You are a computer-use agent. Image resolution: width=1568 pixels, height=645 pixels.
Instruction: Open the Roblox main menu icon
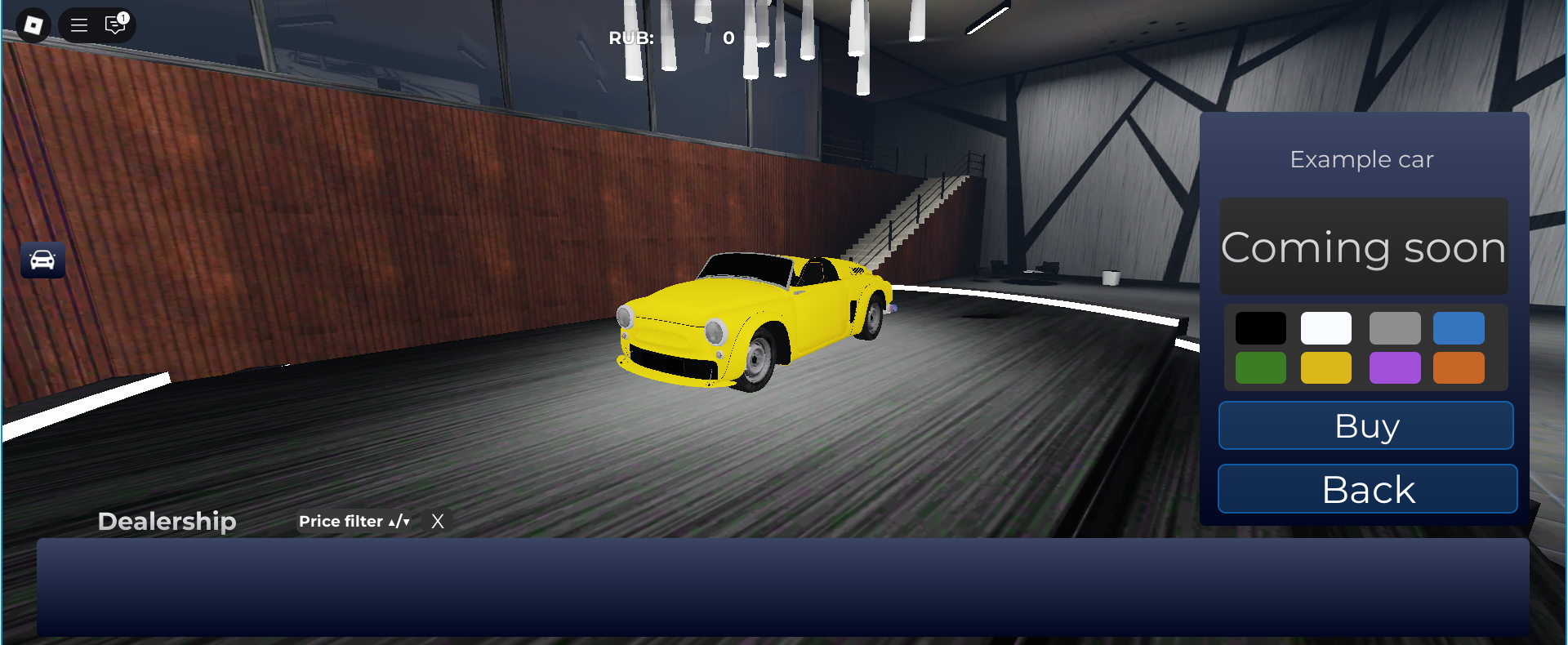78,24
